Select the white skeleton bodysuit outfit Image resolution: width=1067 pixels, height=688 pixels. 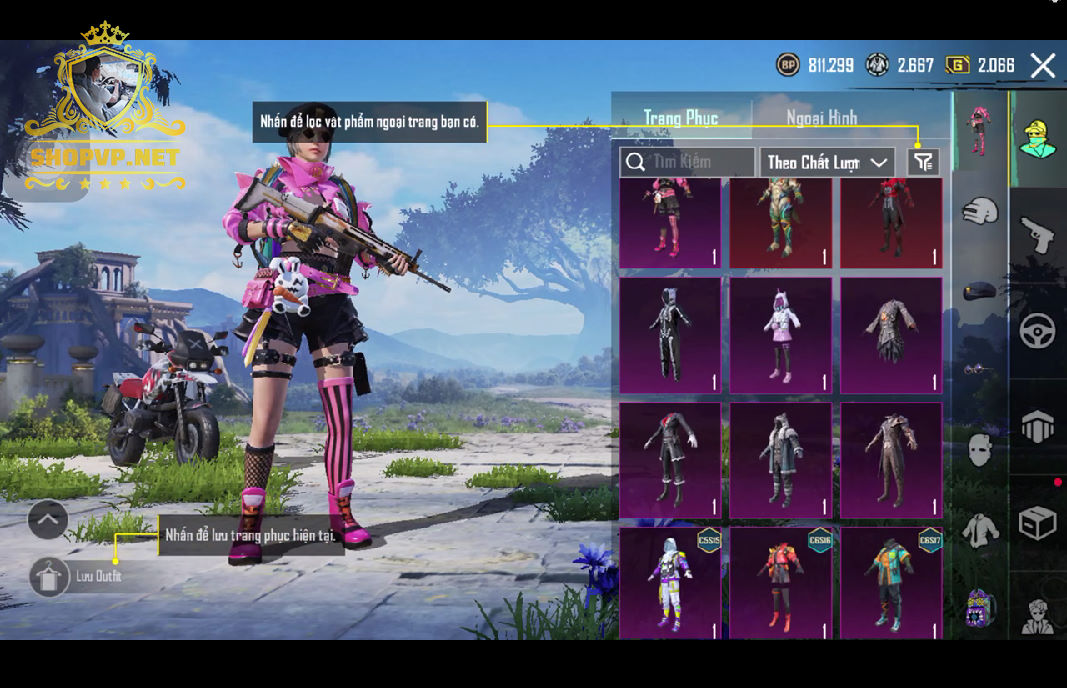[669, 335]
